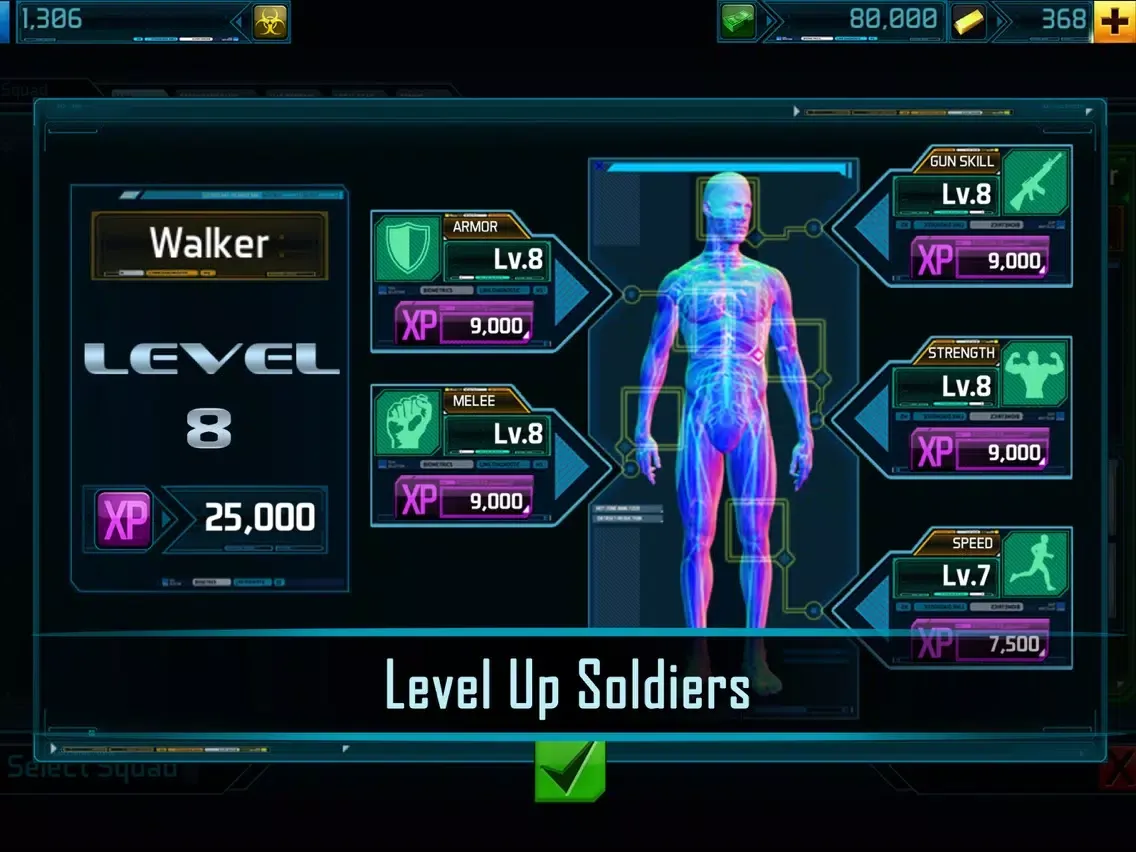
Task: Click the yellow biohazard icon
Action: (270, 20)
